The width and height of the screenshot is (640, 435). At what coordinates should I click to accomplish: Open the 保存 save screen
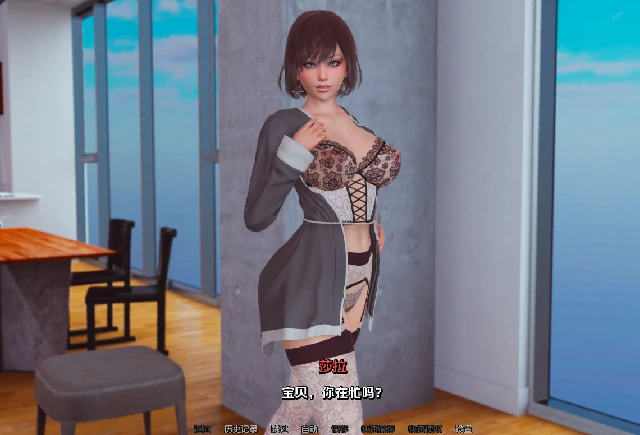coord(340,429)
